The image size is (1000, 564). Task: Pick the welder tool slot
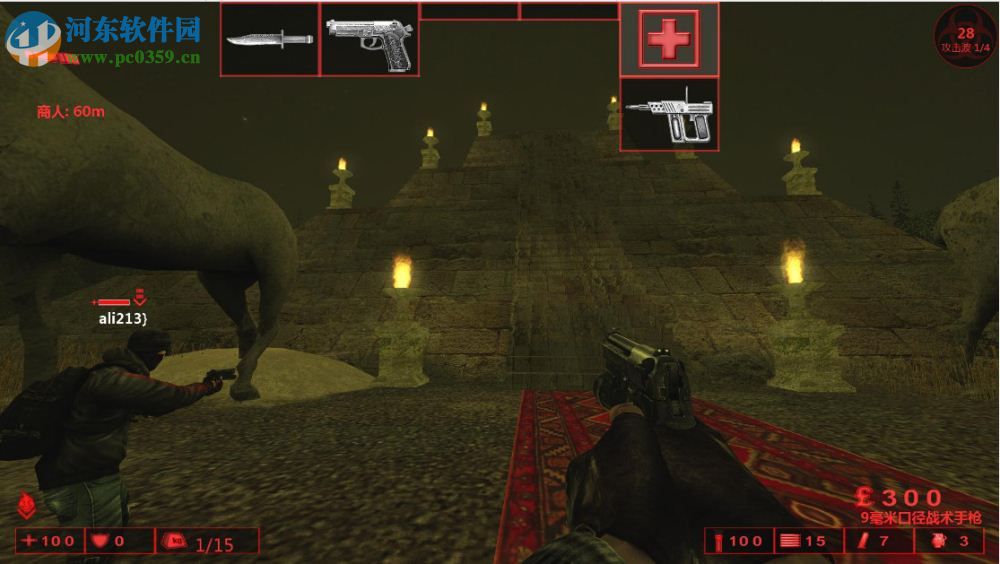[669, 114]
